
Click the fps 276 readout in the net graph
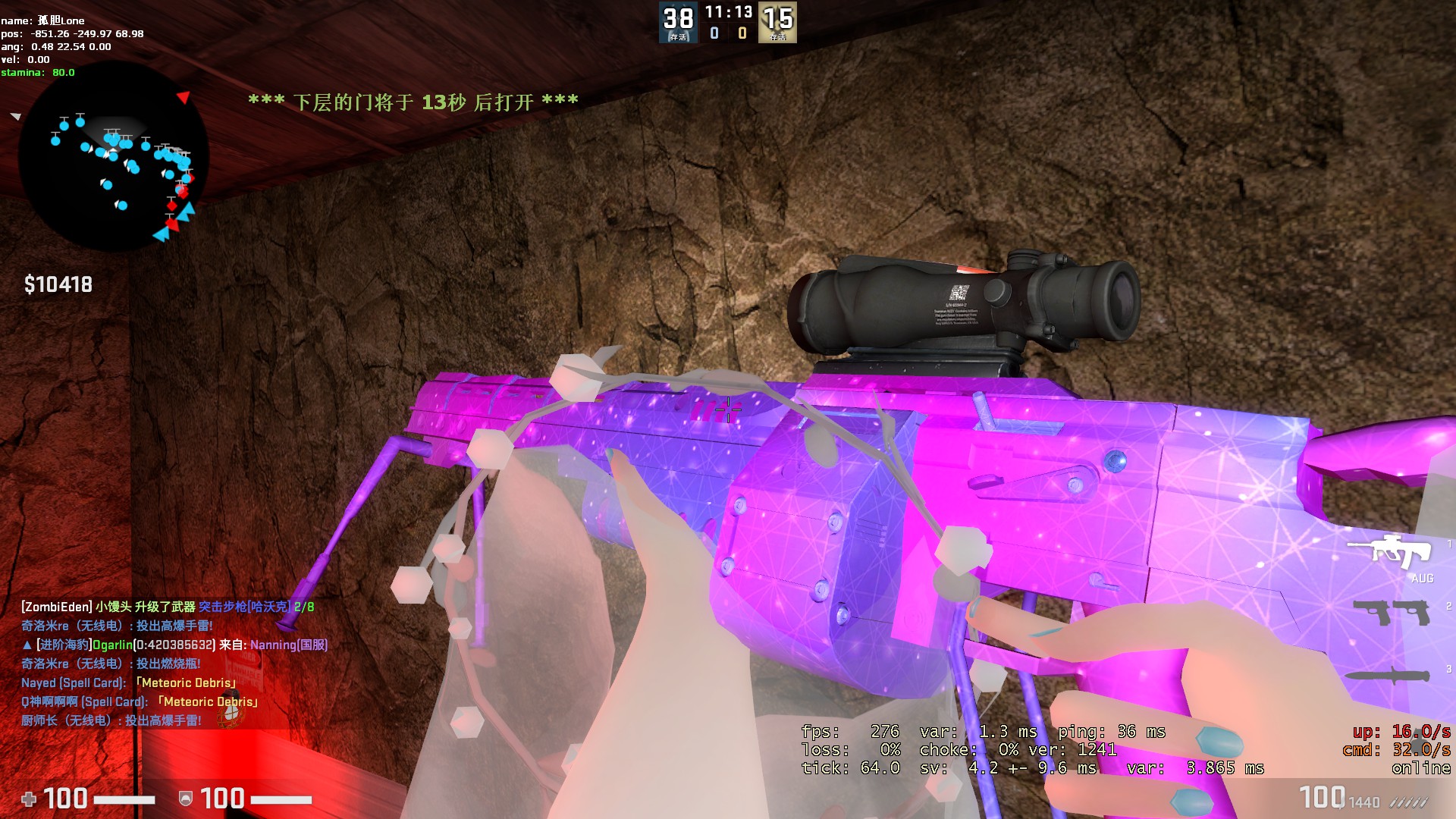[849, 732]
